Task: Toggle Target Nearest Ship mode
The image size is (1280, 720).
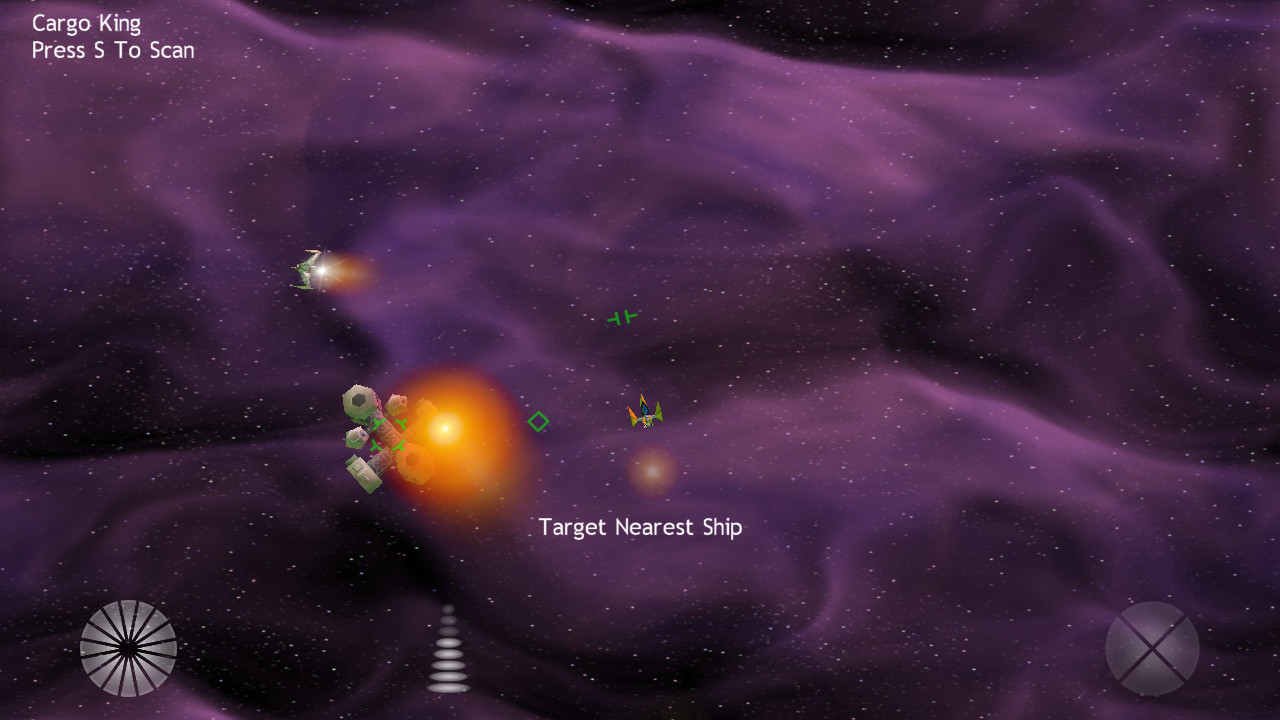Action: pos(640,527)
